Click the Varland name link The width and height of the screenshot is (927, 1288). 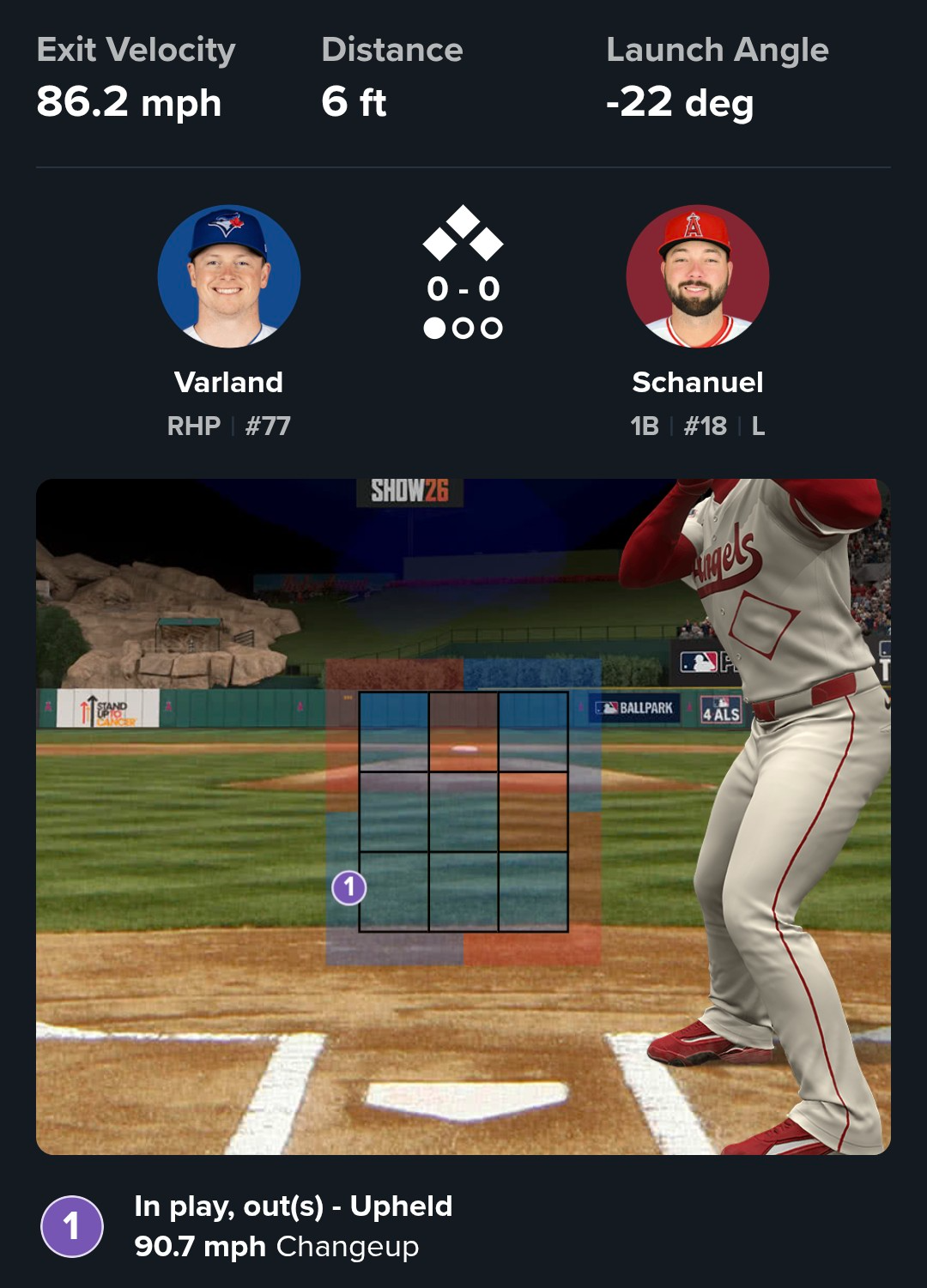[228, 382]
